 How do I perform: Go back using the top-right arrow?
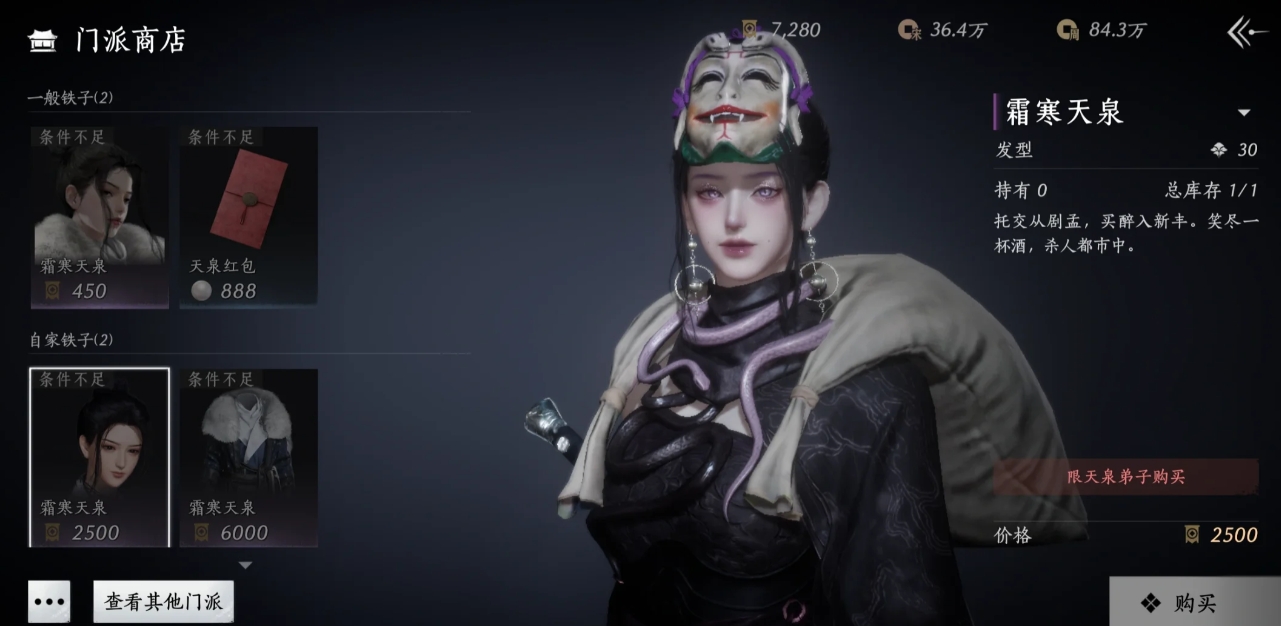1247,32
